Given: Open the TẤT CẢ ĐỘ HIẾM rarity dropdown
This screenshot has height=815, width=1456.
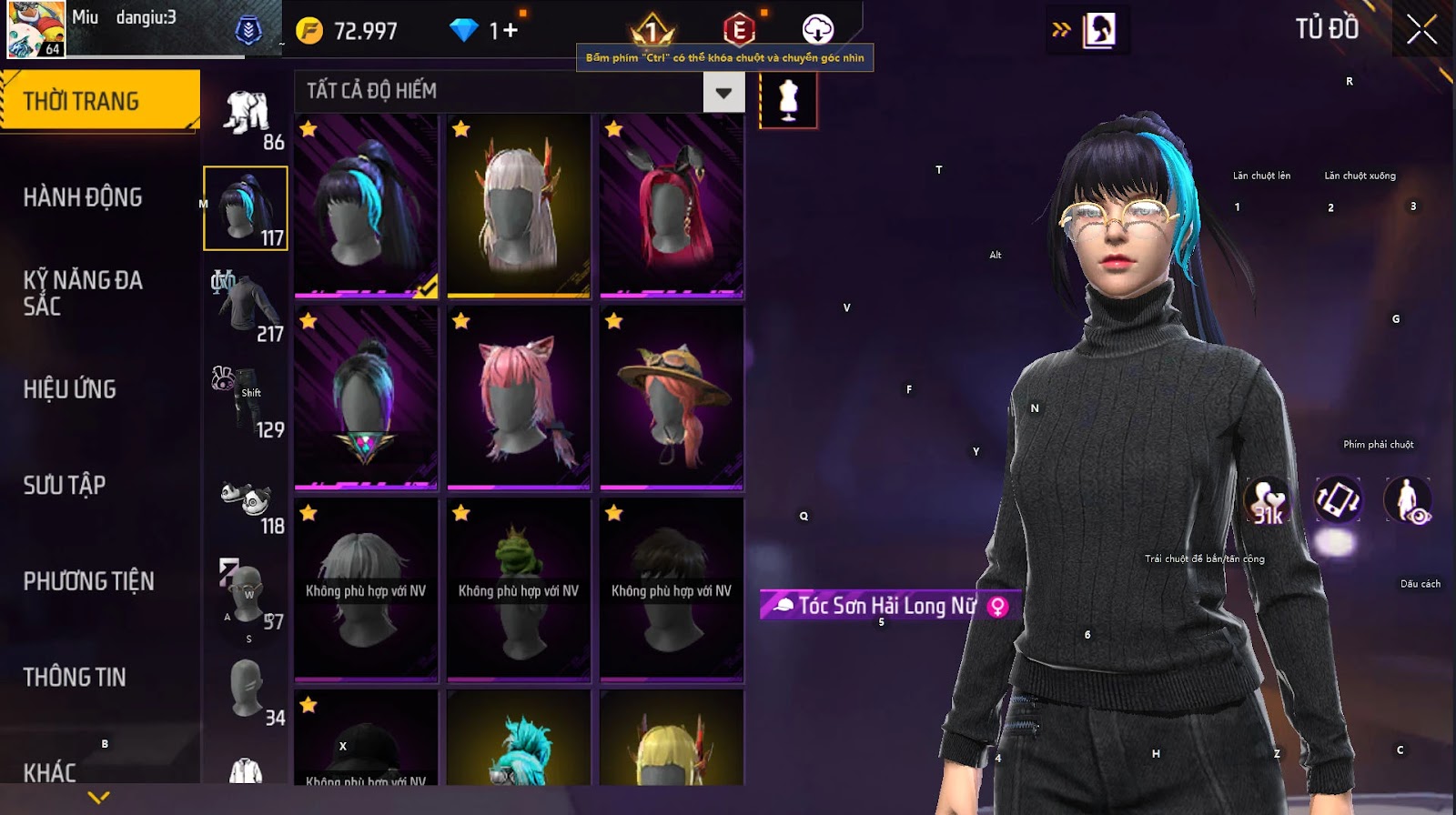Looking at the screenshot, I should pos(723,92).
